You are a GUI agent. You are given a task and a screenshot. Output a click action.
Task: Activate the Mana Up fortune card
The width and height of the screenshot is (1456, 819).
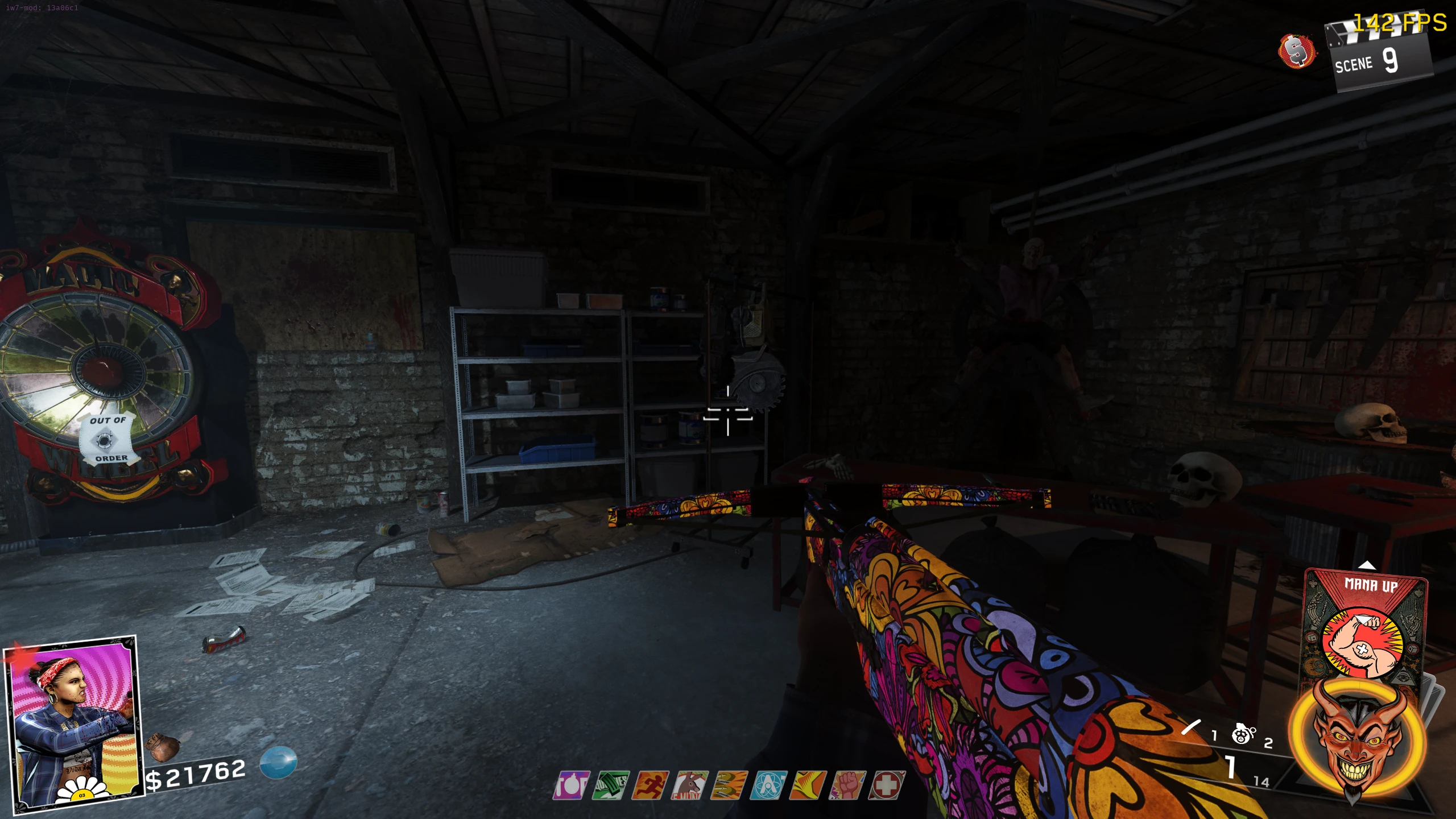point(1366,626)
